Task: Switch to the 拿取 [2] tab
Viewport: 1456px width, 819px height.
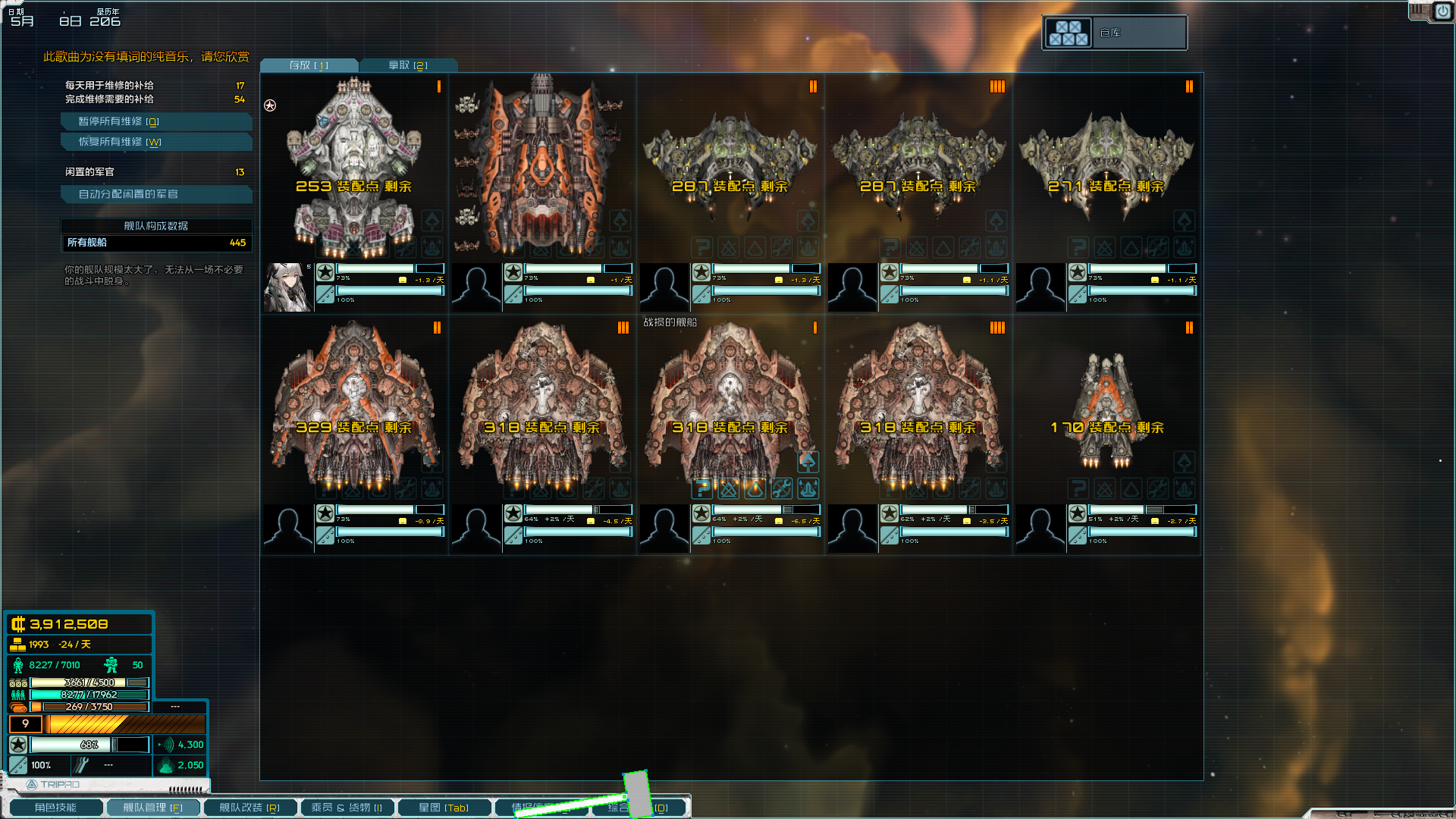Action: point(408,65)
